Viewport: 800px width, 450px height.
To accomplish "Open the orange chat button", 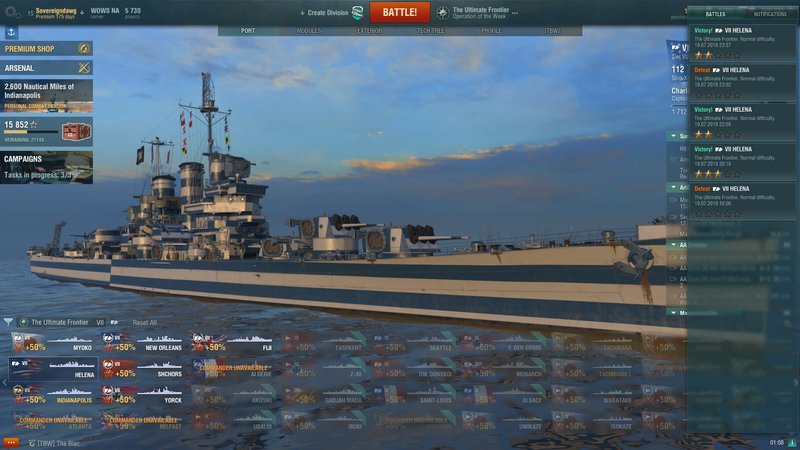I will click(x=11, y=441).
